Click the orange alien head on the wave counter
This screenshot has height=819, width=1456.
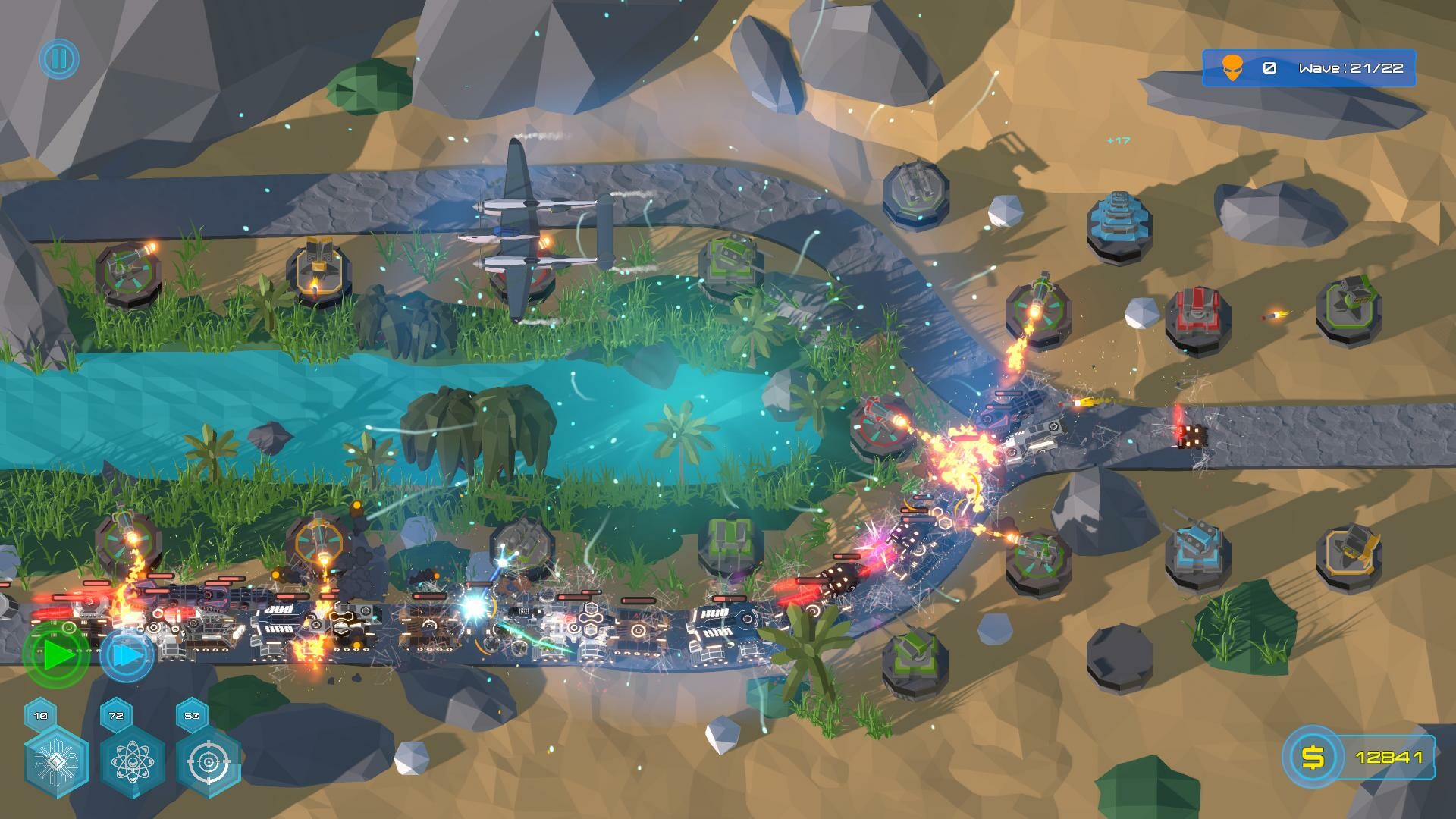tap(1232, 68)
